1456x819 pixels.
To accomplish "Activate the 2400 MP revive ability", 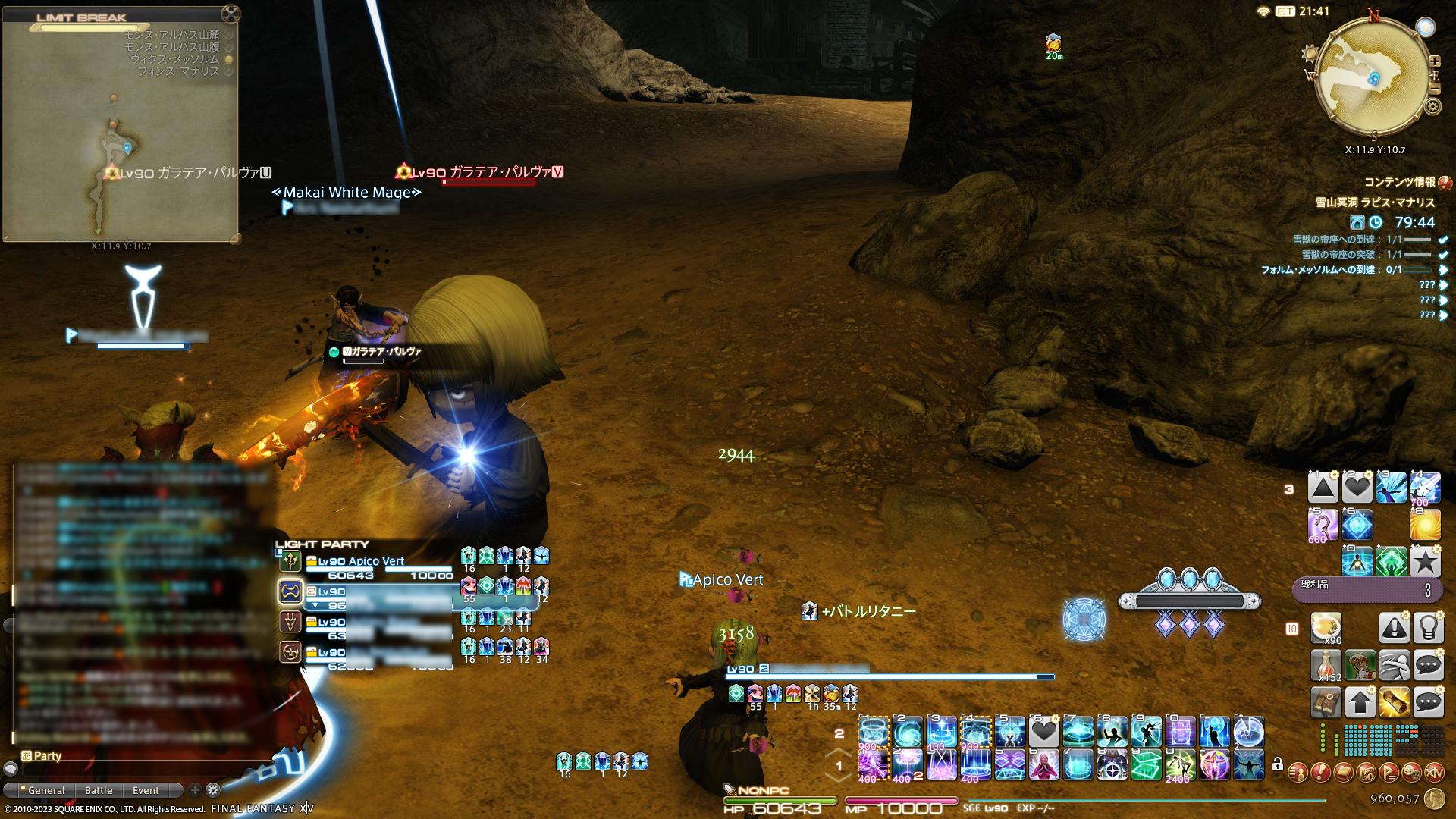I will [1180, 765].
